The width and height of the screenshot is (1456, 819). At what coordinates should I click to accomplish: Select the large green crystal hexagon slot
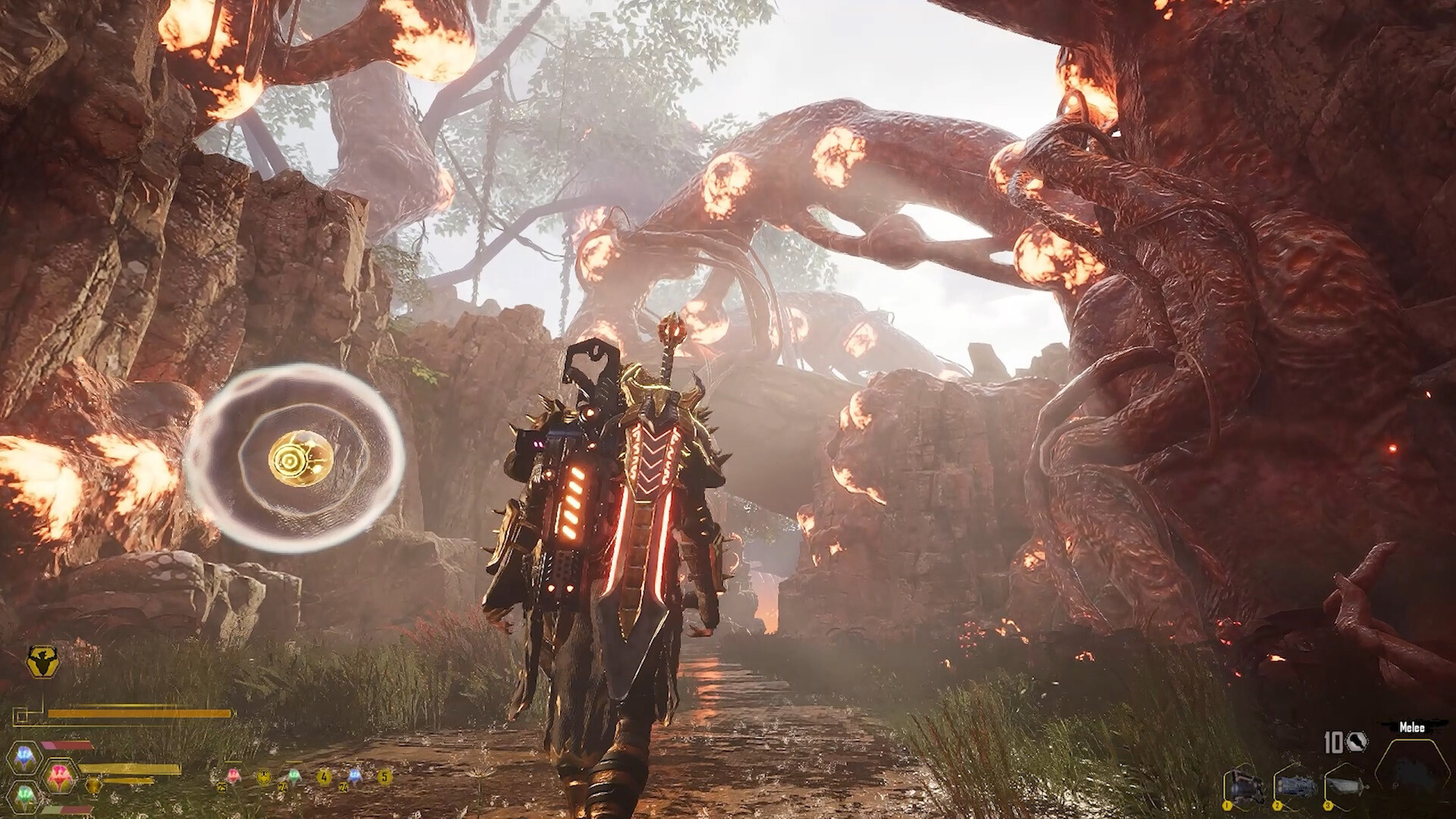[26, 795]
